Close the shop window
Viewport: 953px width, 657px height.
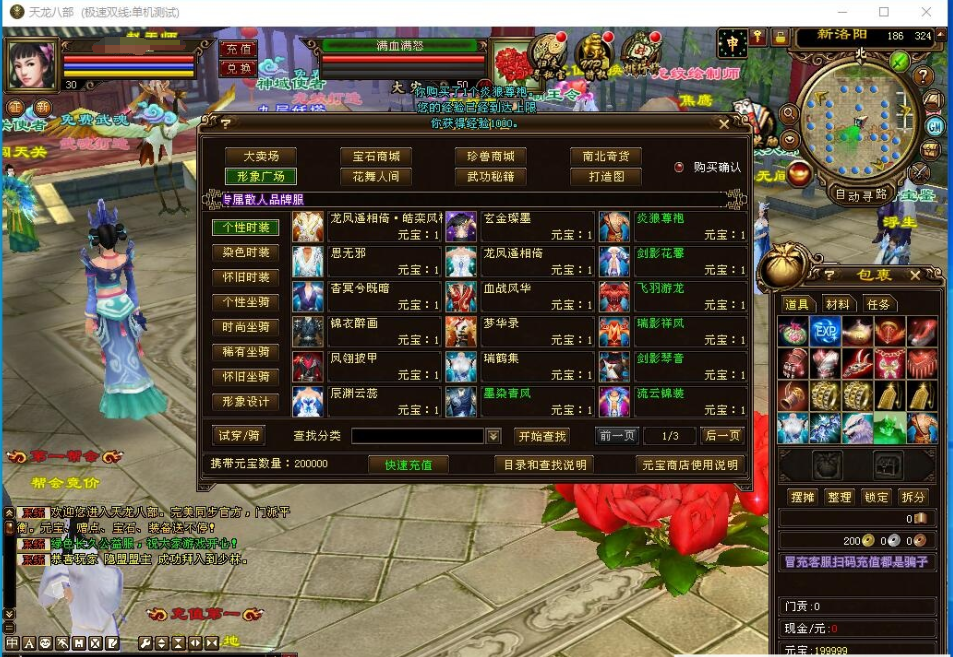coord(724,124)
